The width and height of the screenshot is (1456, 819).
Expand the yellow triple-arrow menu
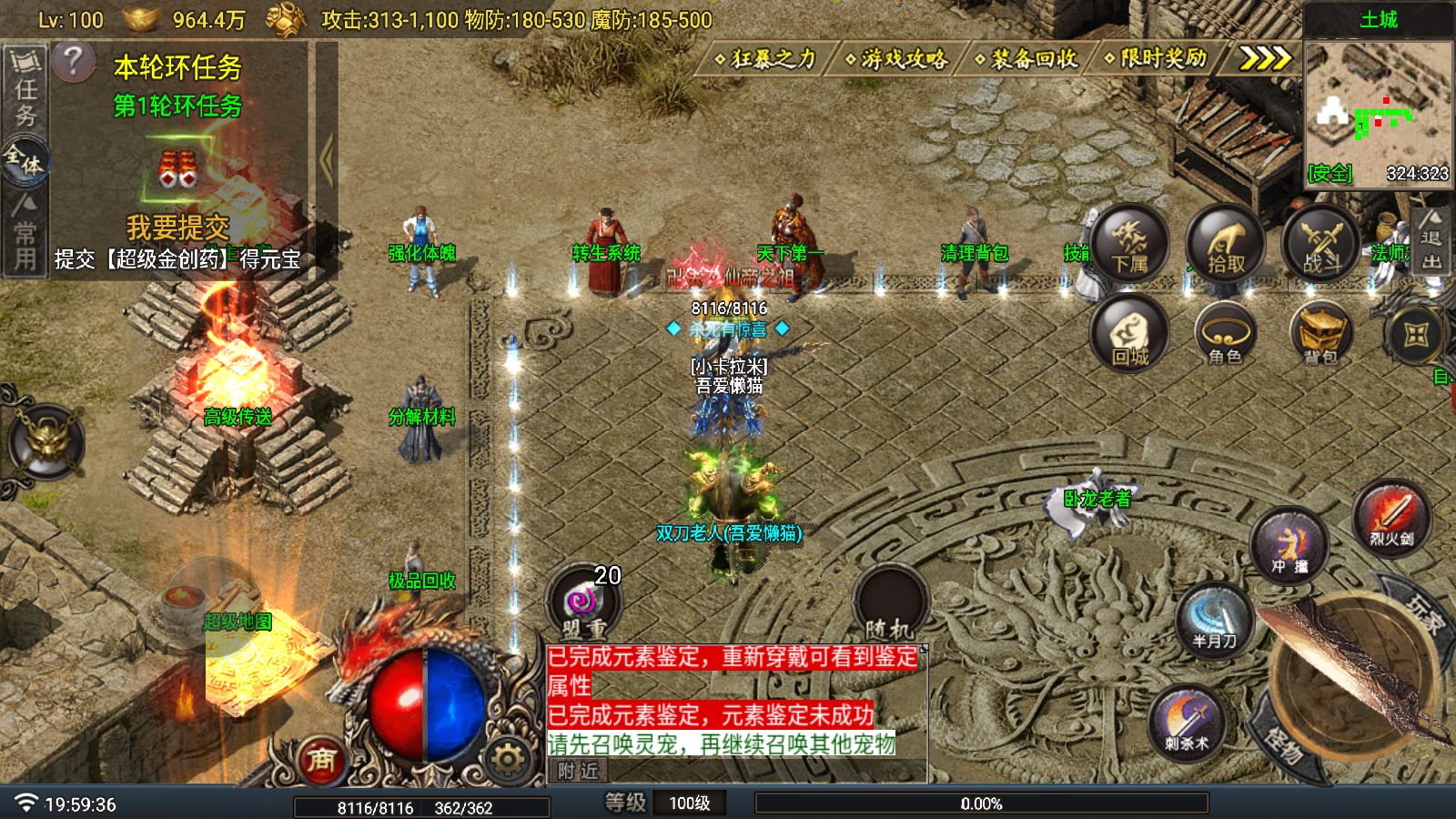1266,59
